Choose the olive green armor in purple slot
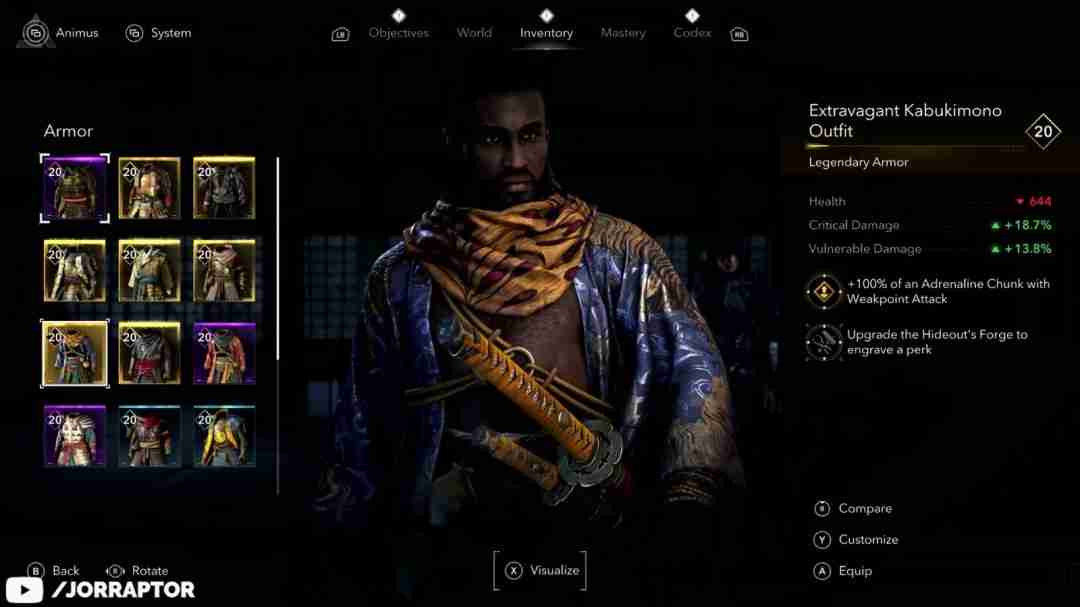This screenshot has height=607, width=1080. click(74, 188)
